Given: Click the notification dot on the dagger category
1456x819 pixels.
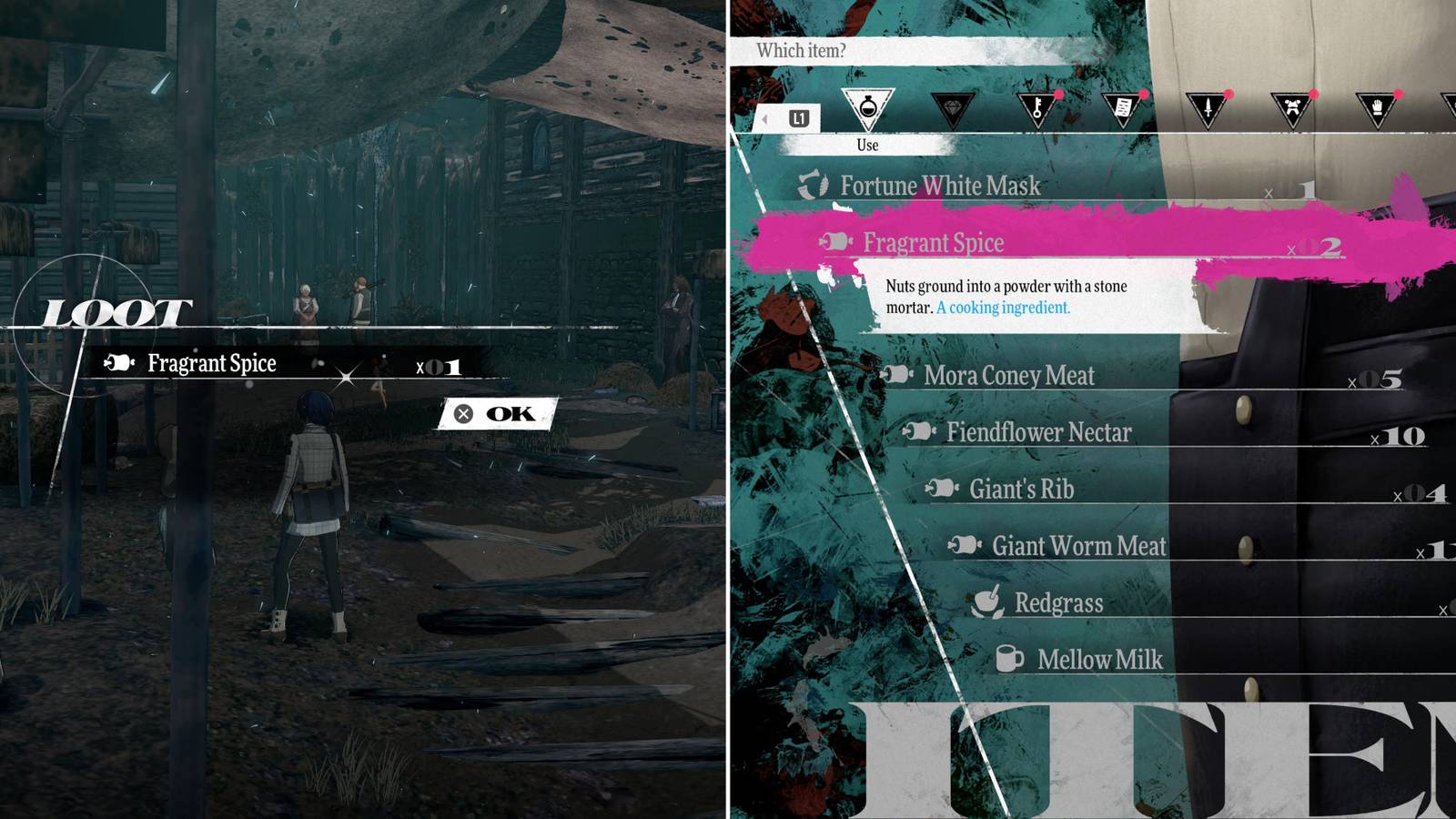Looking at the screenshot, I should click(1229, 94).
